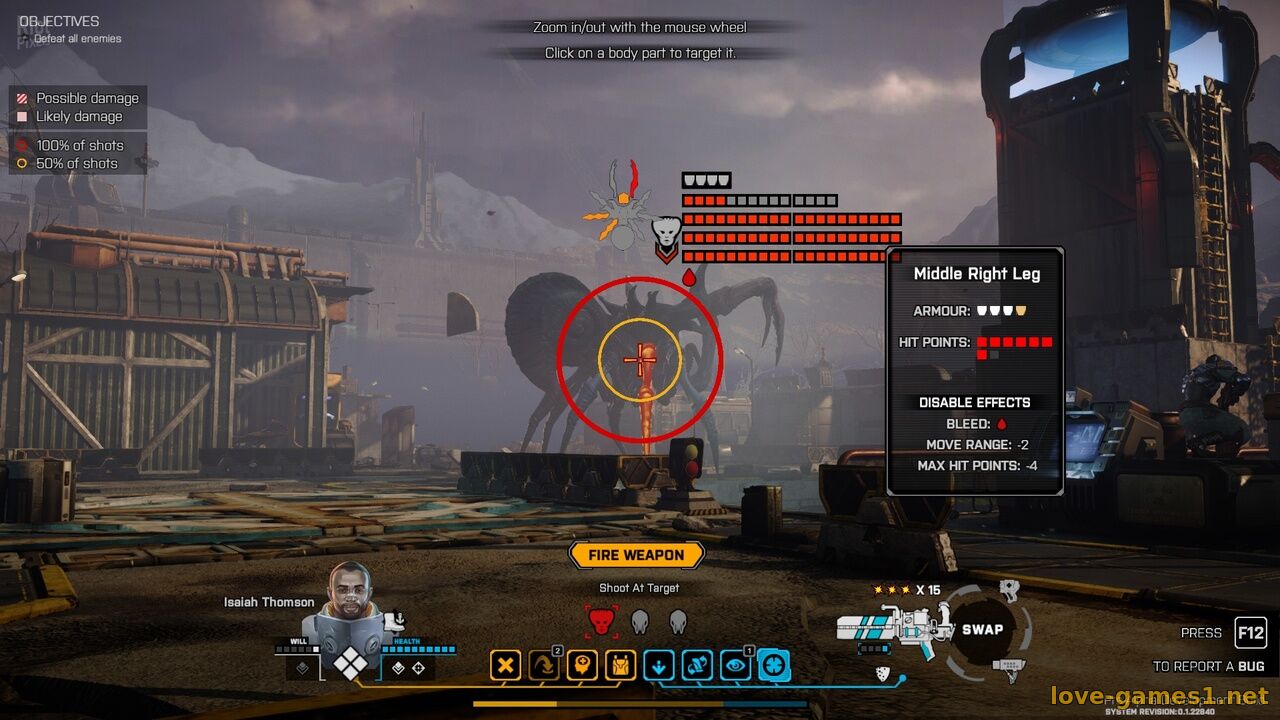Select the blue reload-style ability icon
Viewport: 1280px width, 720px height.
coord(697,665)
